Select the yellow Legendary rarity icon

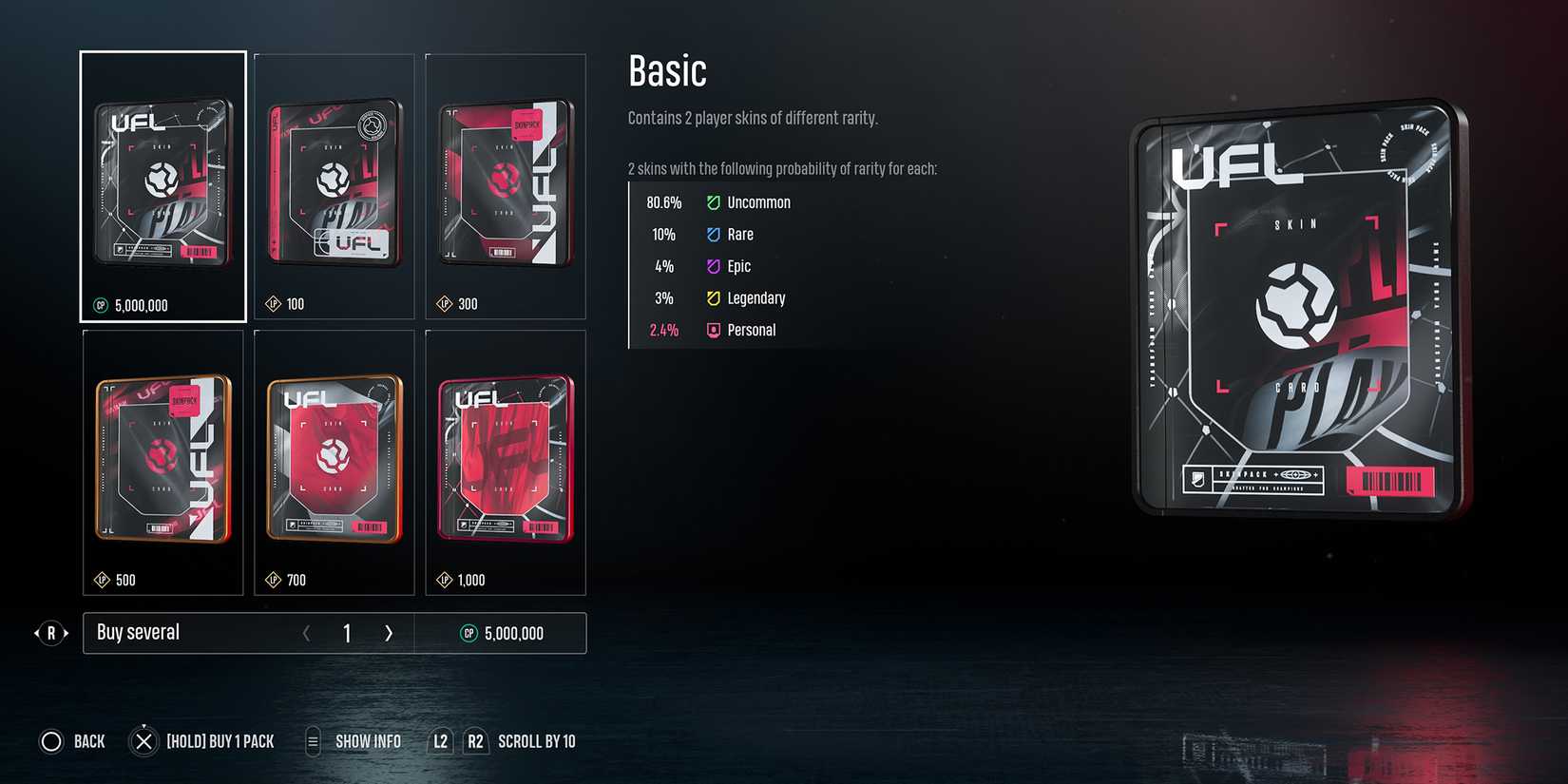(713, 297)
